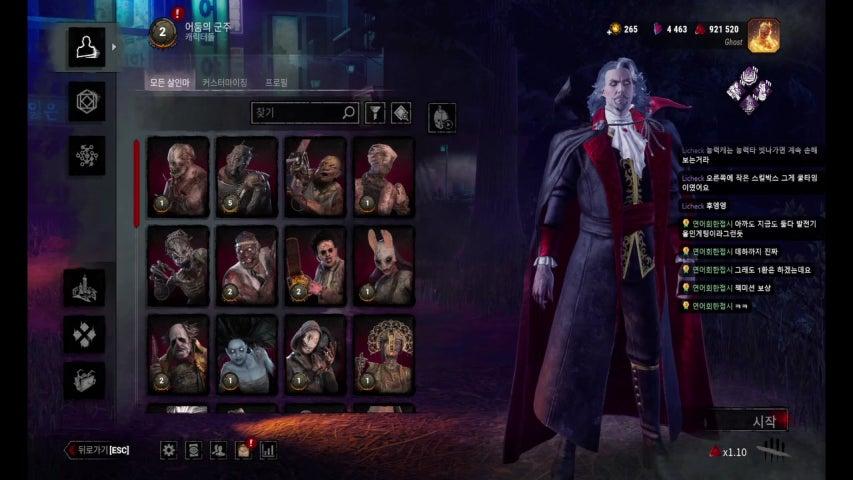853x480 pixels.
Task: Choose The Legion hooded killer portrait
Action: [314, 355]
